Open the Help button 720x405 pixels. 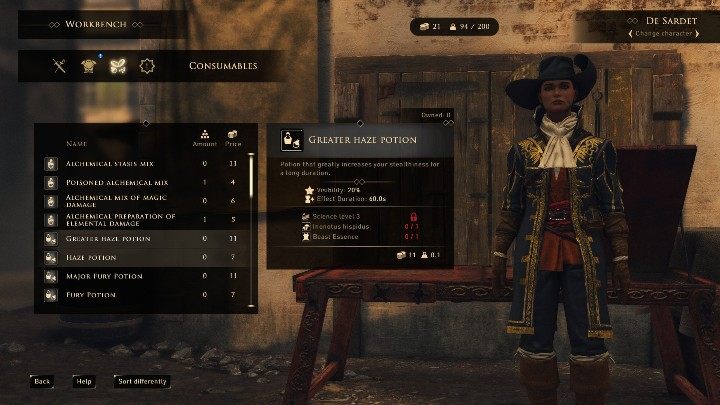(84, 381)
